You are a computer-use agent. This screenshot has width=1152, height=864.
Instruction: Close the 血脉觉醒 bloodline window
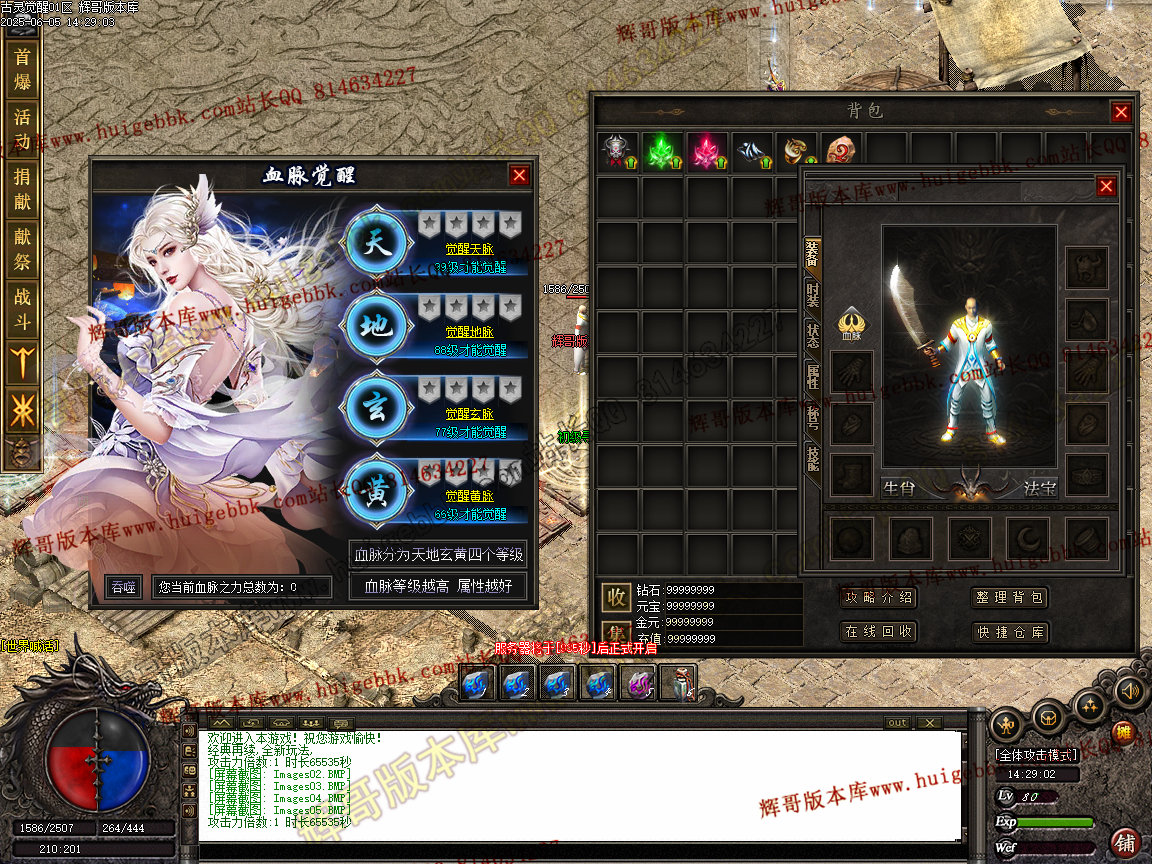pyautogui.click(x=519, y=175)
